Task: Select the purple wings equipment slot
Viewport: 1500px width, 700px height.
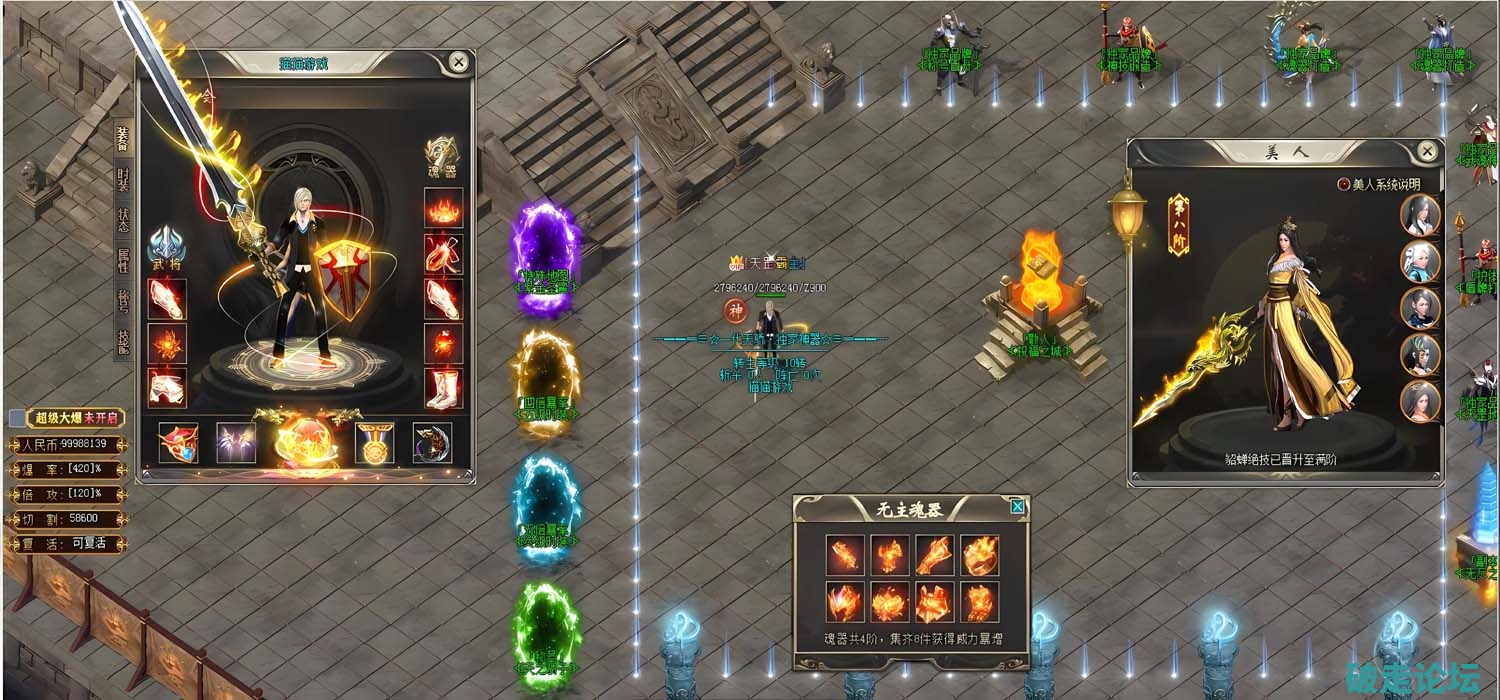Action: click(x=236, y=443)
